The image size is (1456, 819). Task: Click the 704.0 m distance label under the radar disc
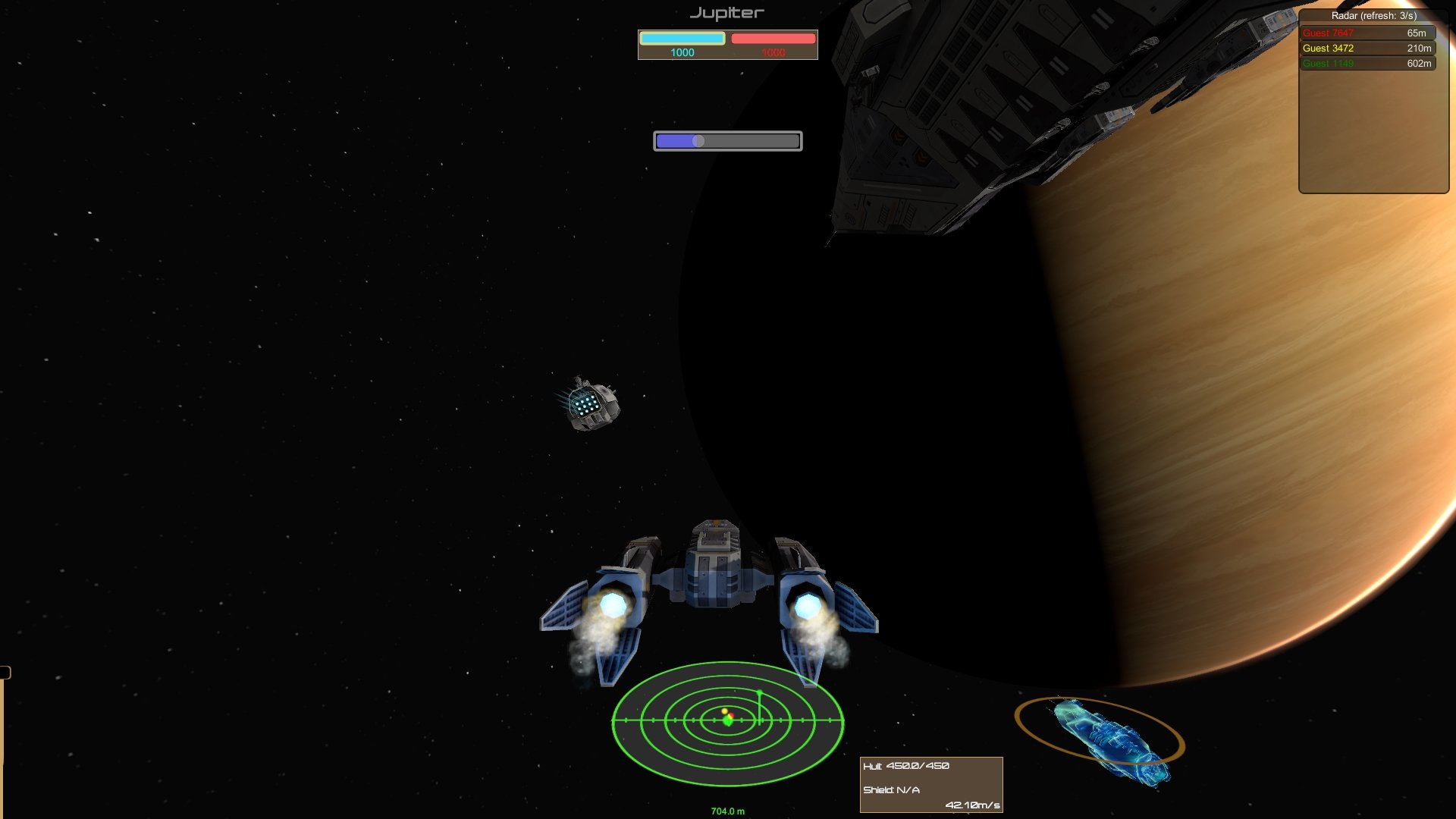coord(726,810)
